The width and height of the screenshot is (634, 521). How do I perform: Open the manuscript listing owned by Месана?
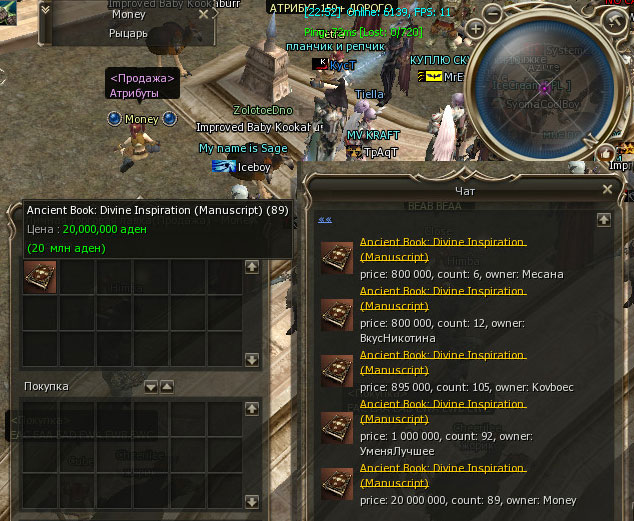point(441,249)
